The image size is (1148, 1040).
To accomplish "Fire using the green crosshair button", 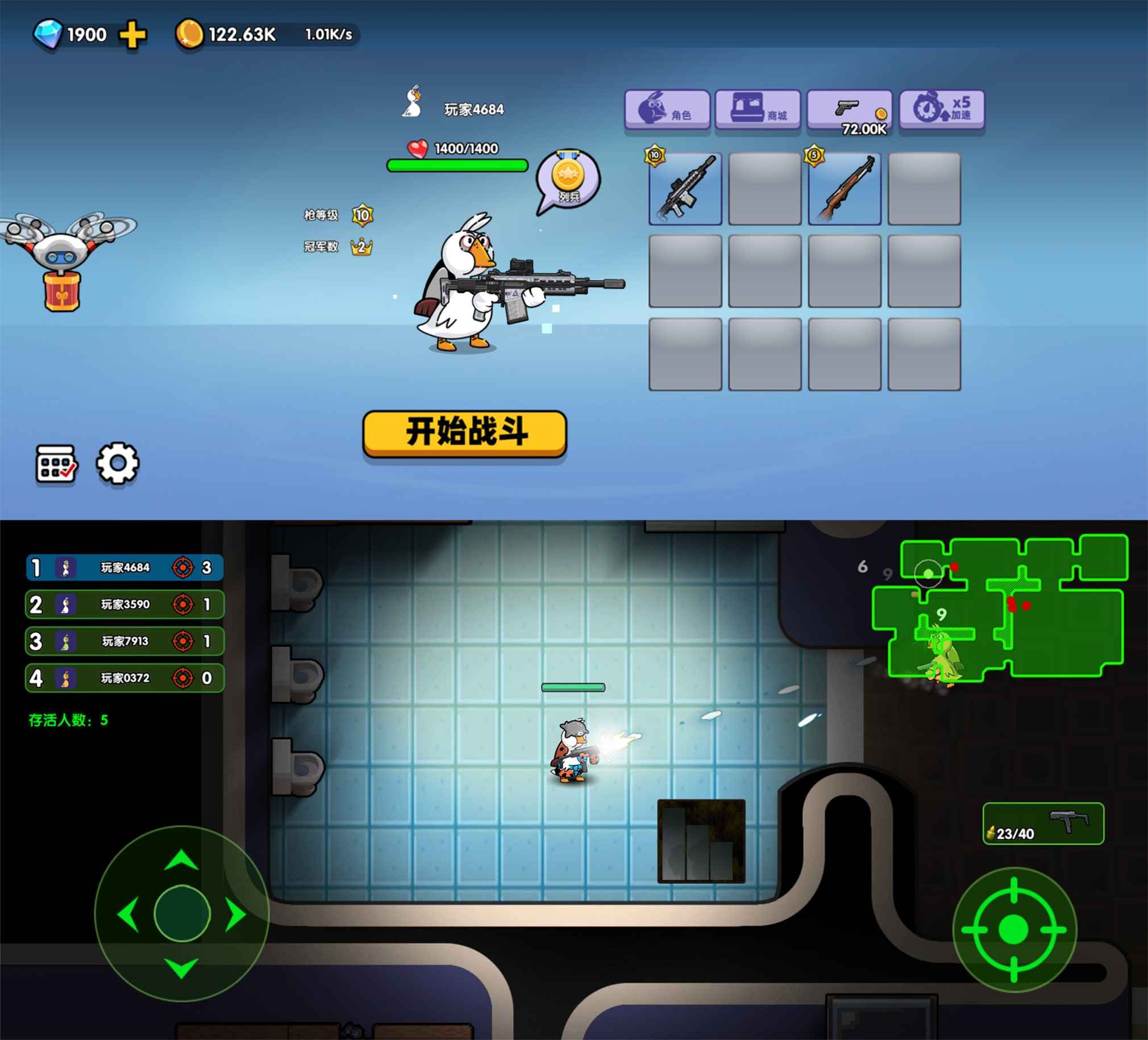I will (x=1014, y=930).
